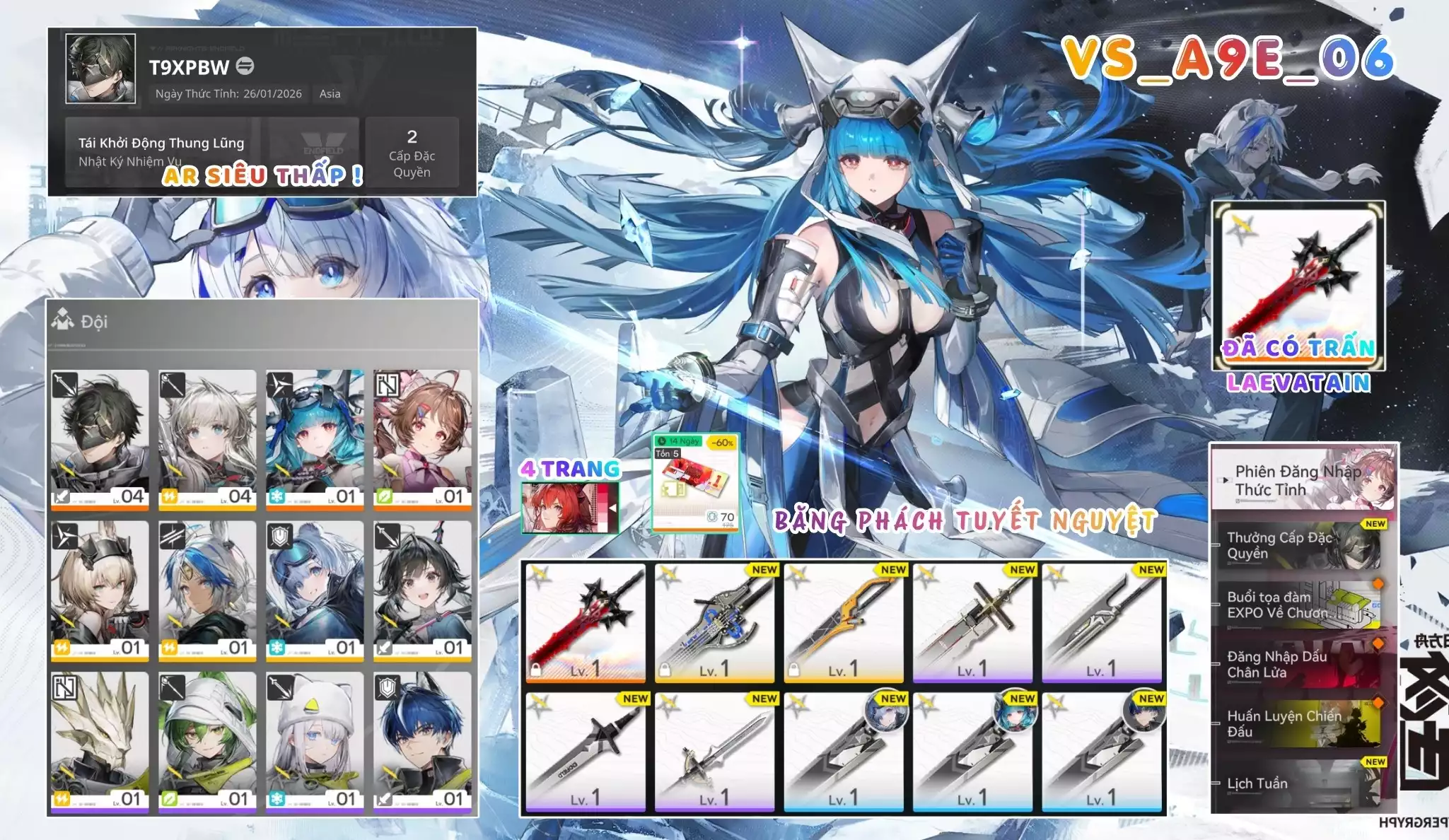Click the orange diamond marker on Đăng Nhập Dấu Chân Lửa

click(1378, 643)
